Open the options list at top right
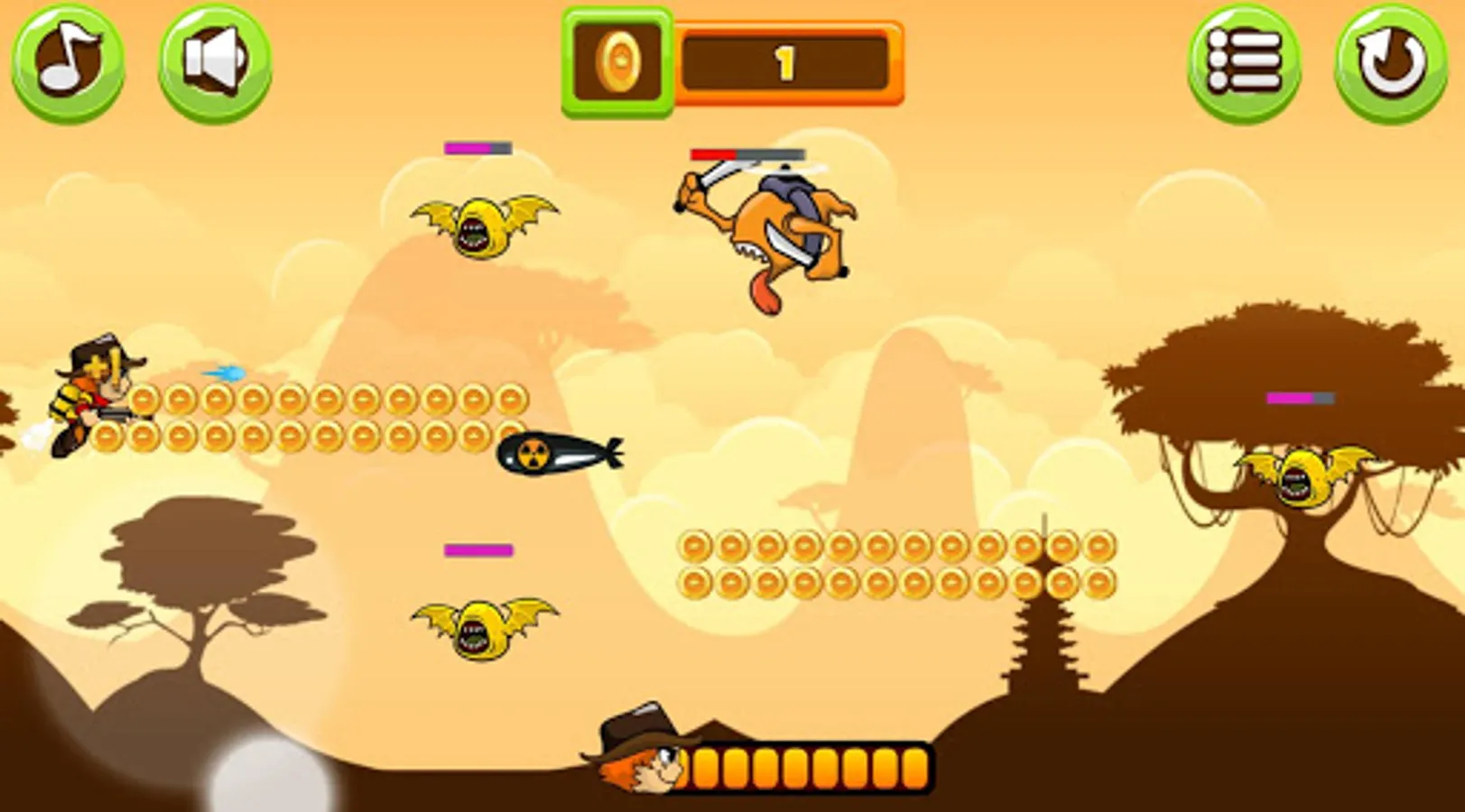The width and height of the screenshot is (1465, 812). (x=1246, y=61)
